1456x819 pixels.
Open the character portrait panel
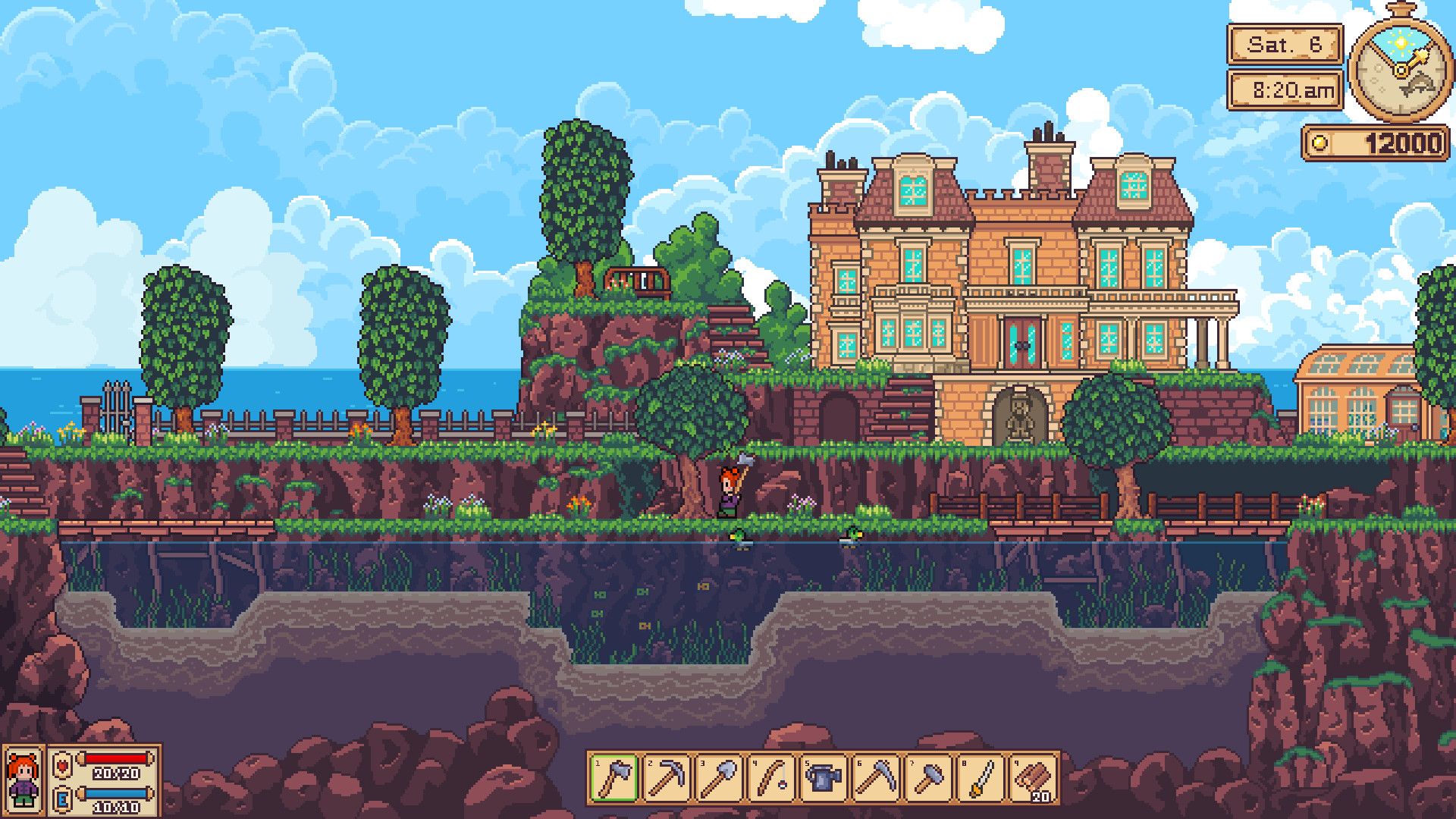click(23, 779)
